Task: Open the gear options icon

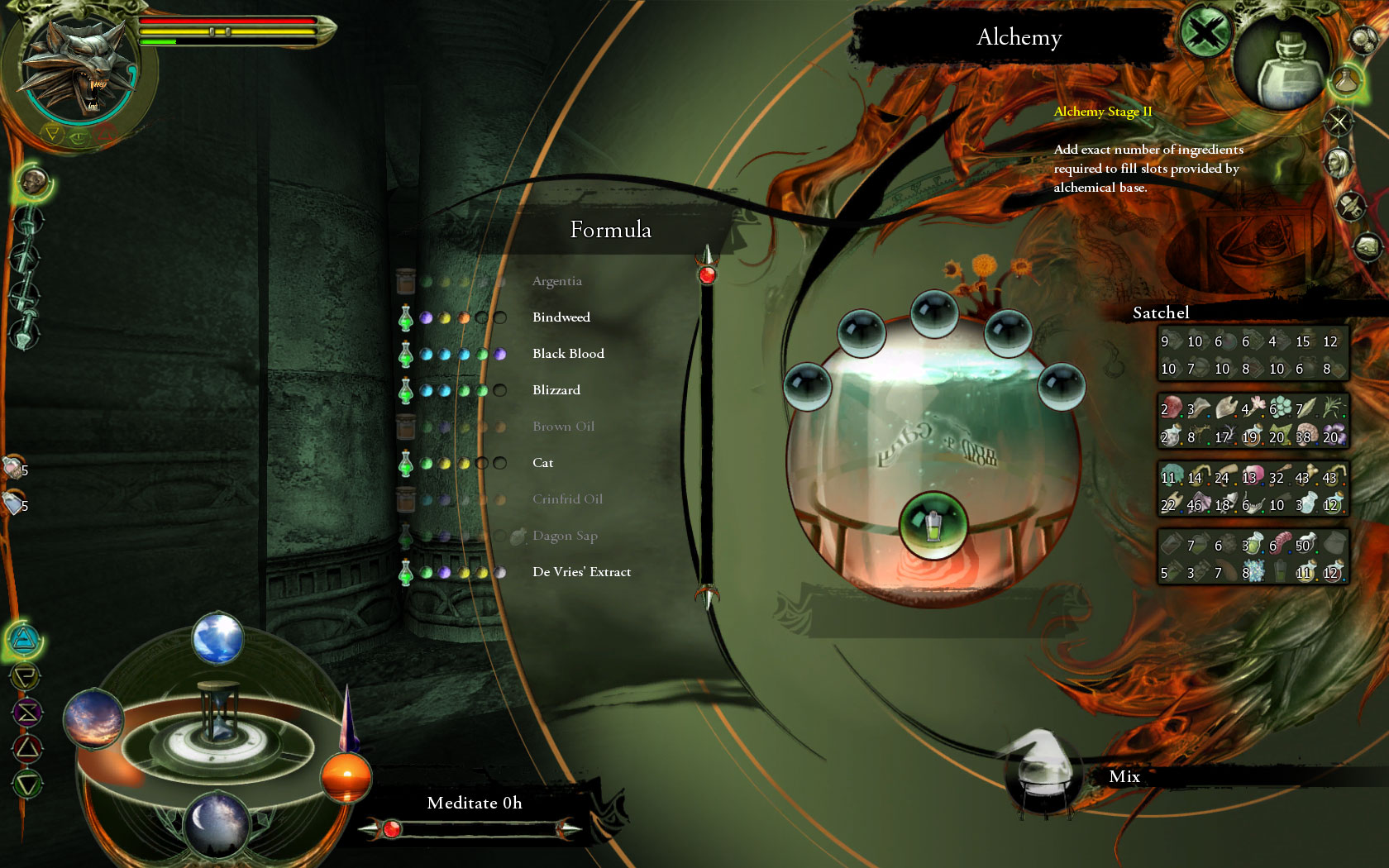Action: 1363,39
